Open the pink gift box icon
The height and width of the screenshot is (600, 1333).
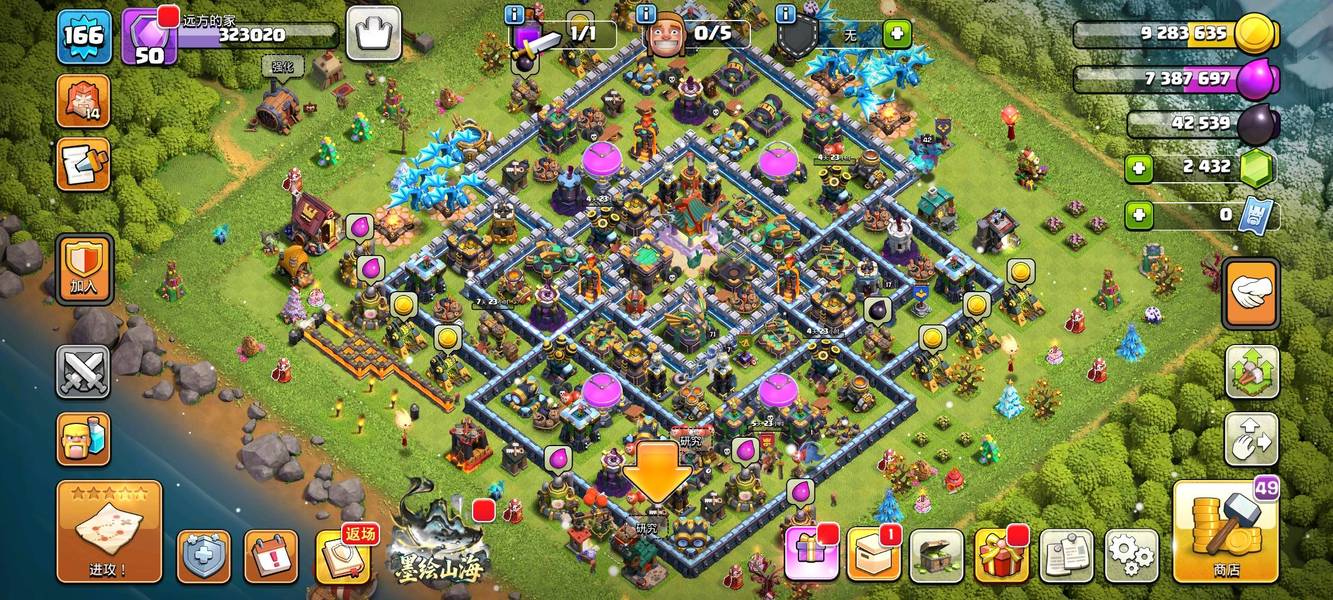tap(811, 554)
